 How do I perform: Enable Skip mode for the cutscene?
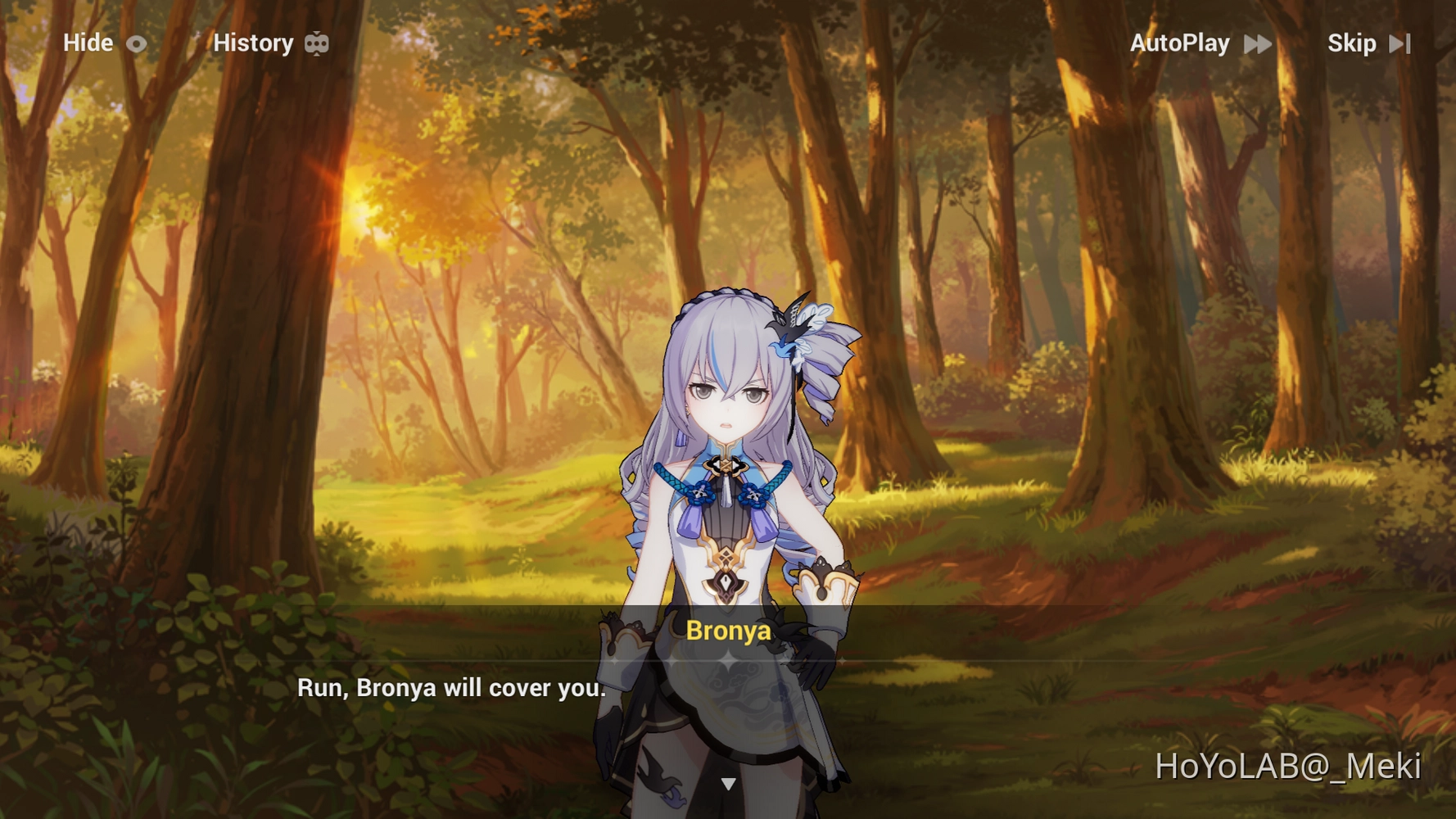[x=1352, y=43]
